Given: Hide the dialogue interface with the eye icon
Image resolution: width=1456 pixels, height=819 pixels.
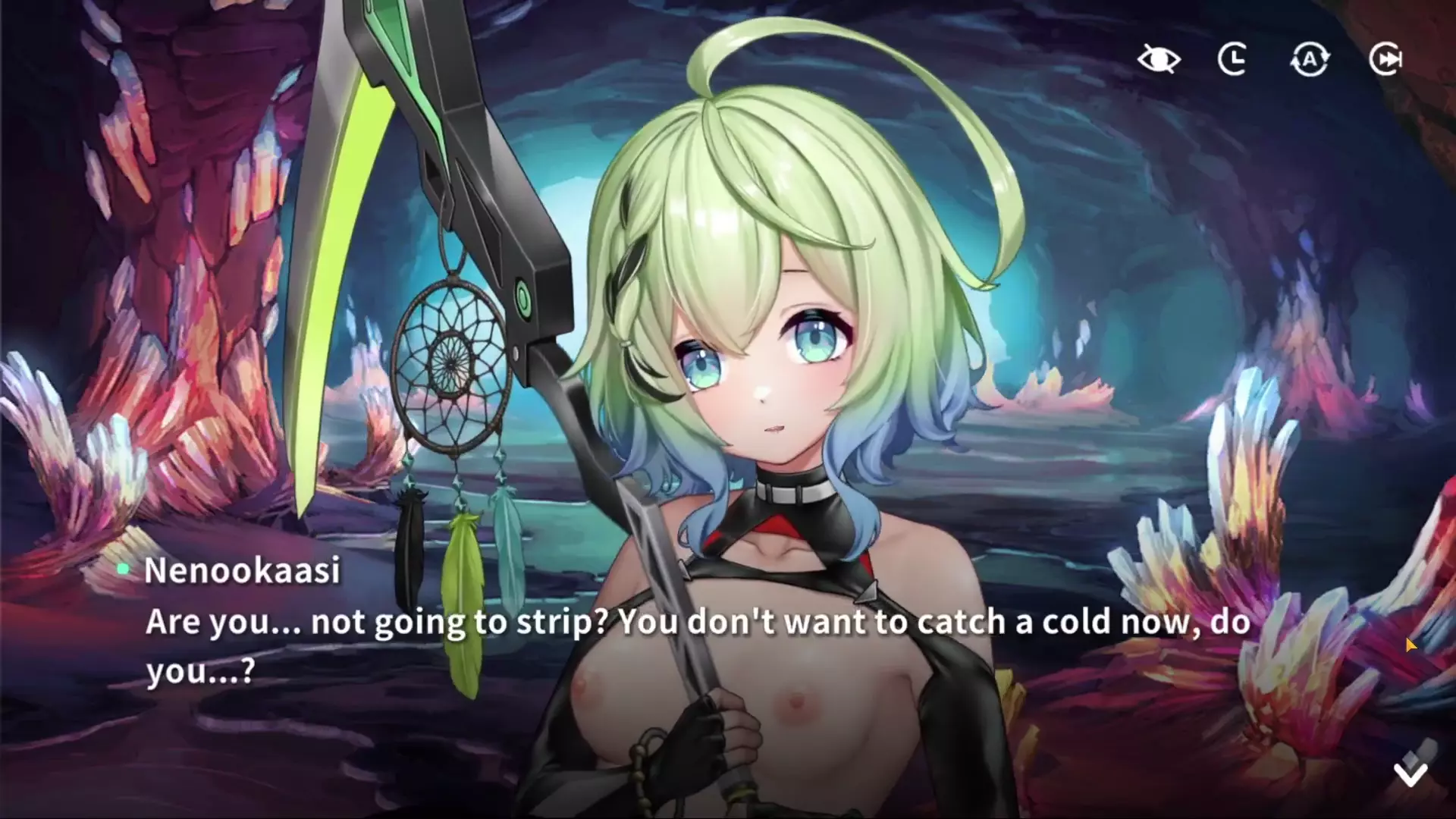Looking at the screenshot, I should click(x=1159, y=59).
